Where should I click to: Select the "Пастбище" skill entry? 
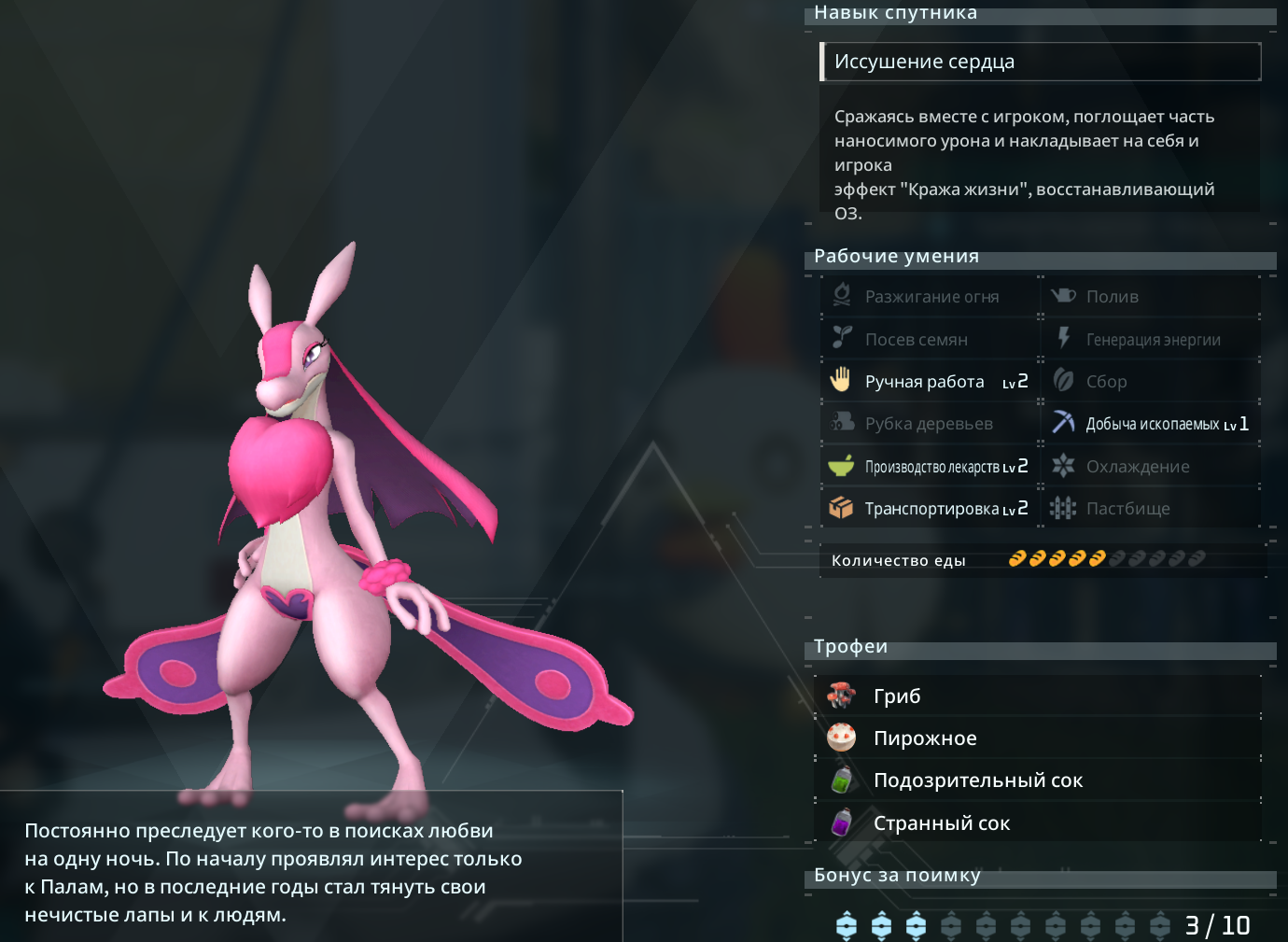click(x=1152, y=509)
